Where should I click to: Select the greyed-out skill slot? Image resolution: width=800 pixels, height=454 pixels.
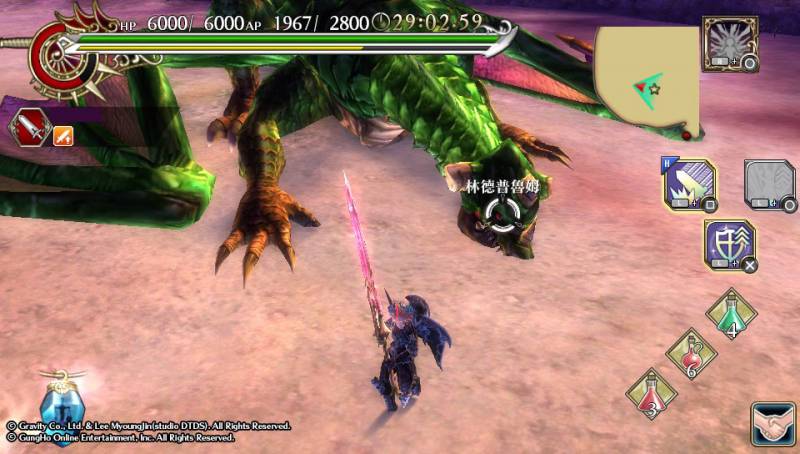[x=769, y=185]
